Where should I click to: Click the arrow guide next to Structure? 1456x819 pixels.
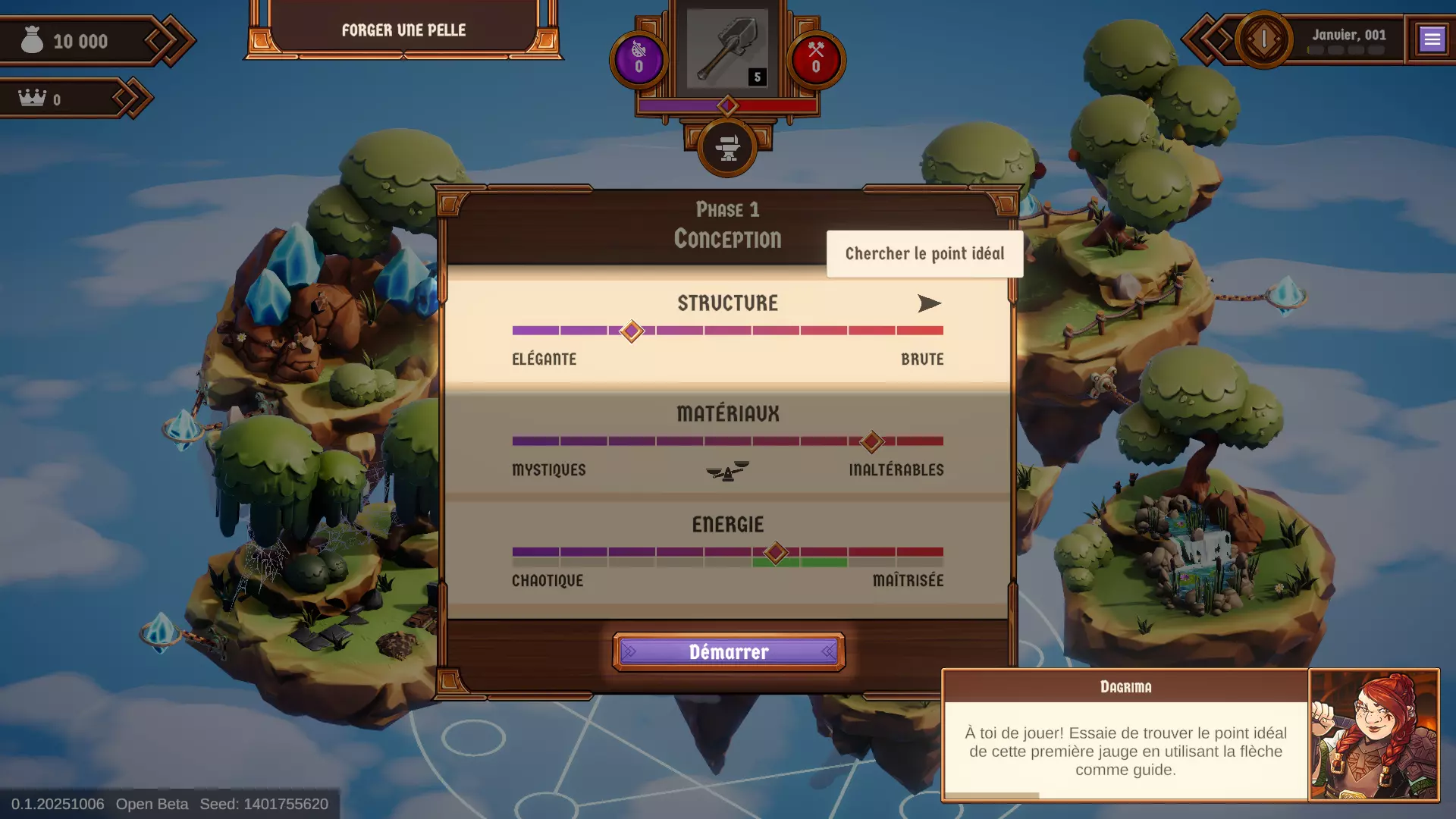929,304
